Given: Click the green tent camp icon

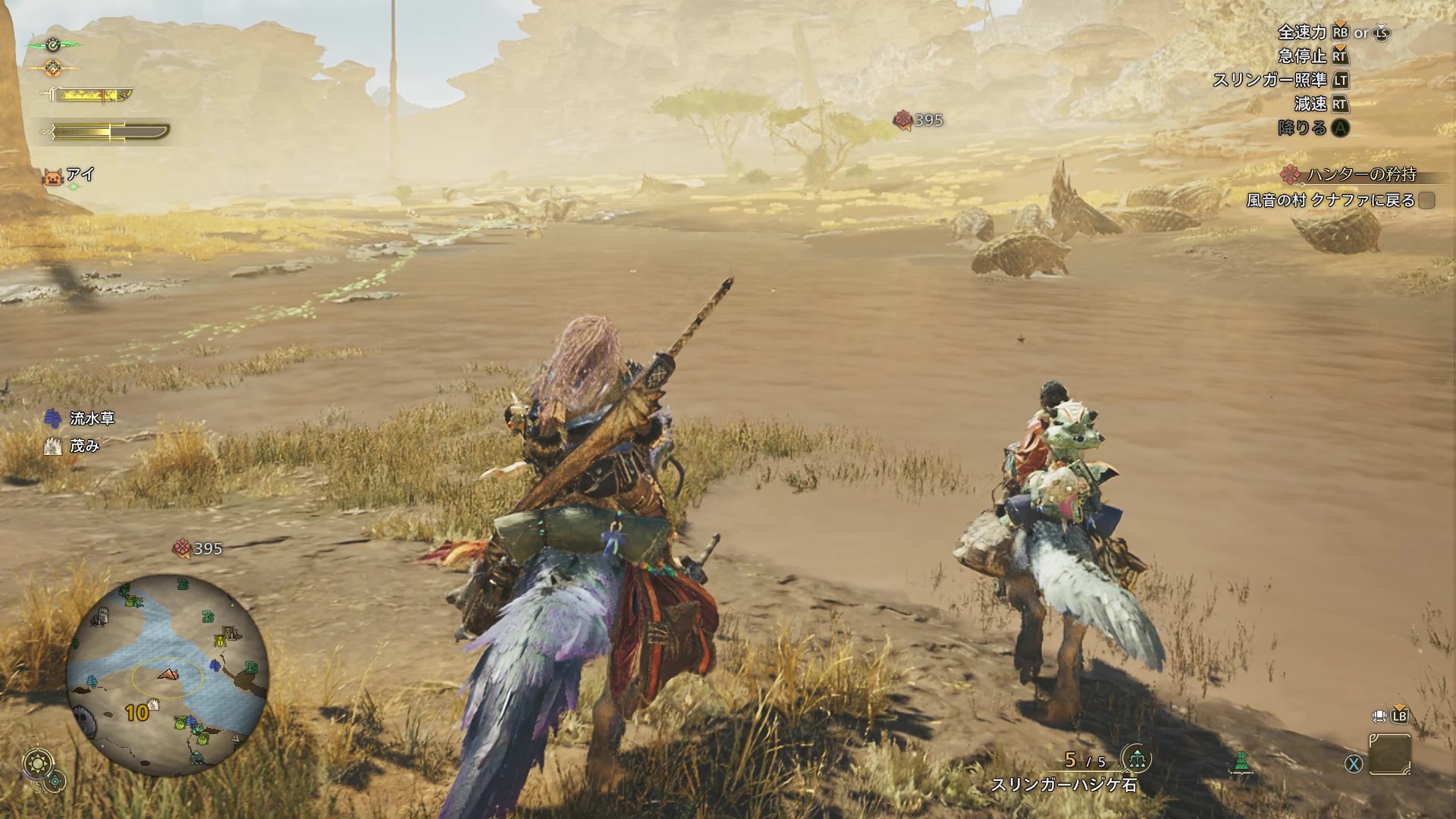Looking at the screenshot, I should [x=1241, y=761].
